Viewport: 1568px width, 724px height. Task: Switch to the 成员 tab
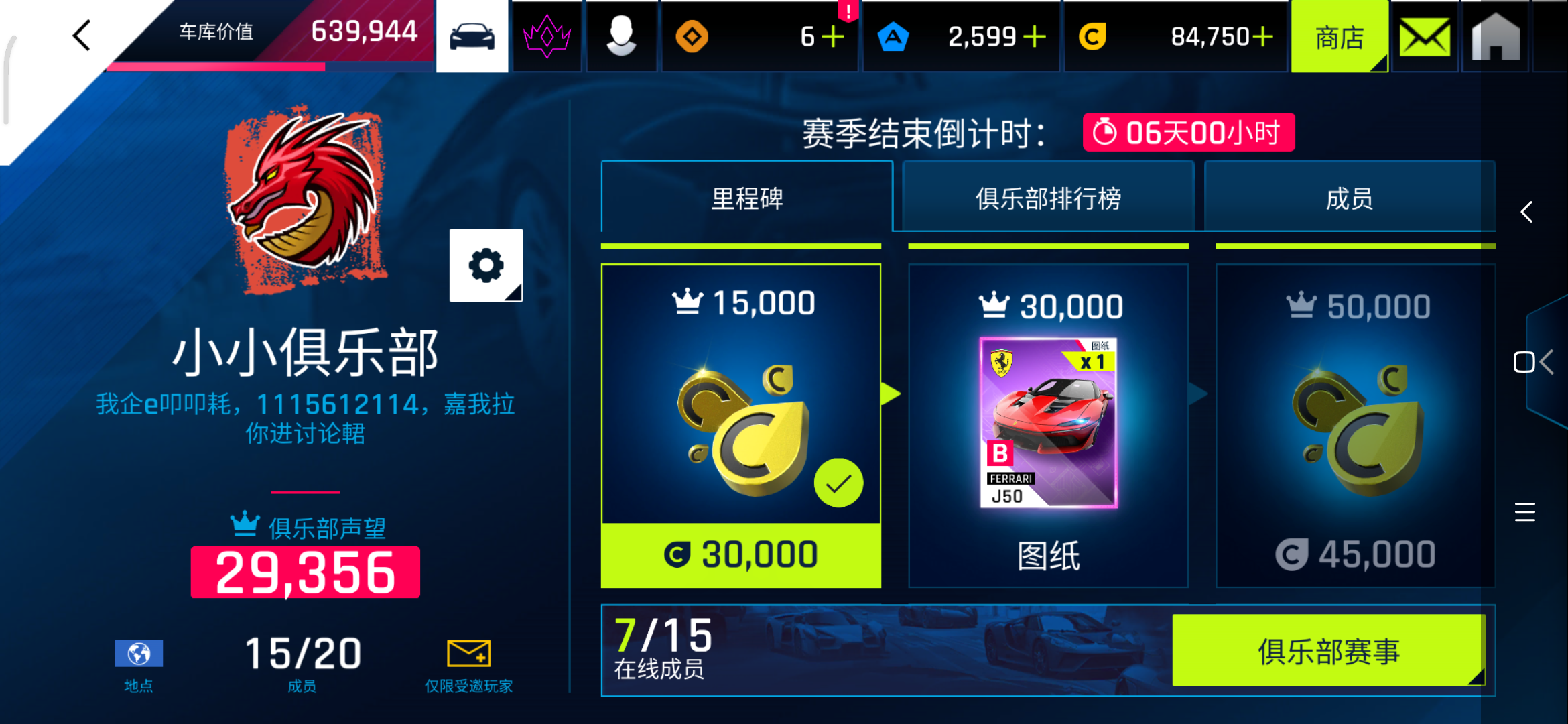click(x=1349, y=197)
